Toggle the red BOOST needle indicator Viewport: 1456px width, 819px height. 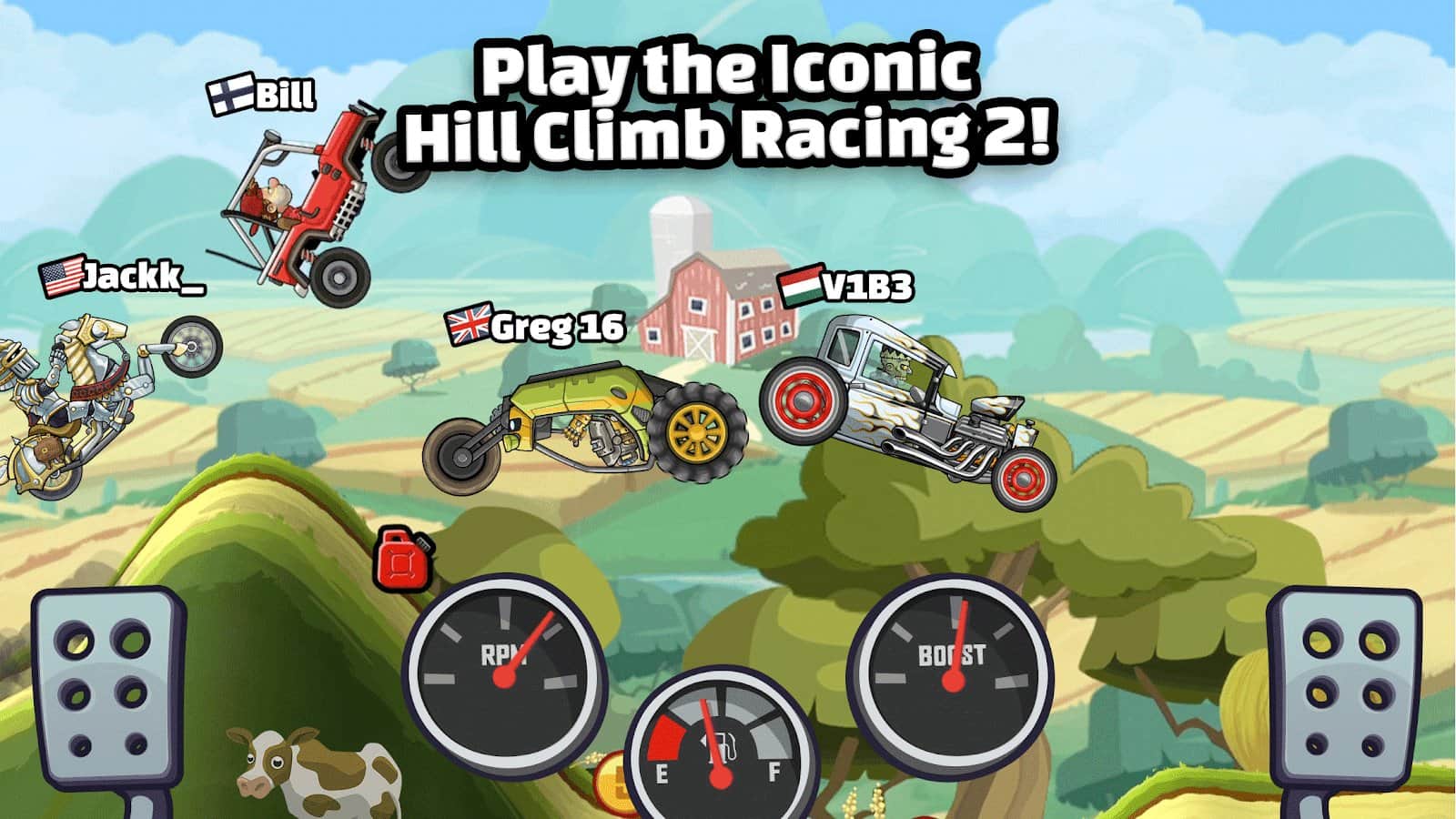957,642
